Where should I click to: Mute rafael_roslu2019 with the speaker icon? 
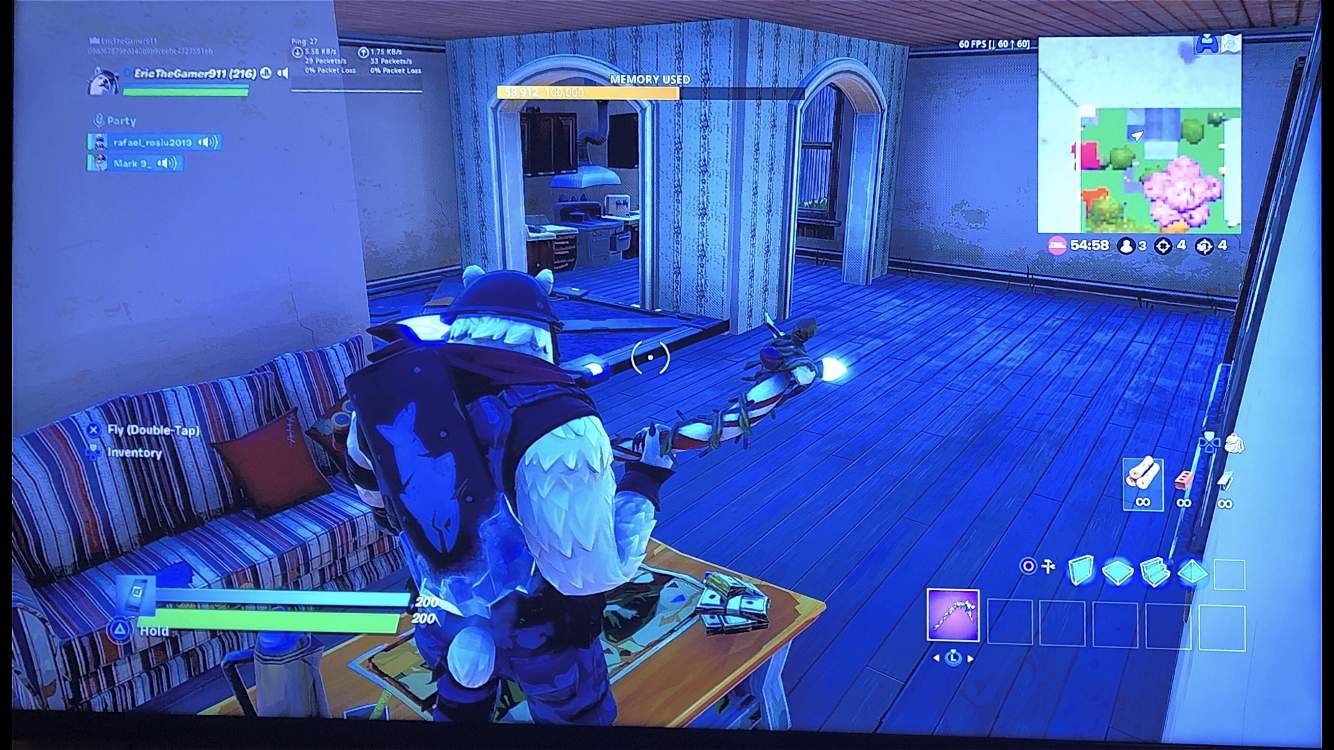tap(205, 143)
